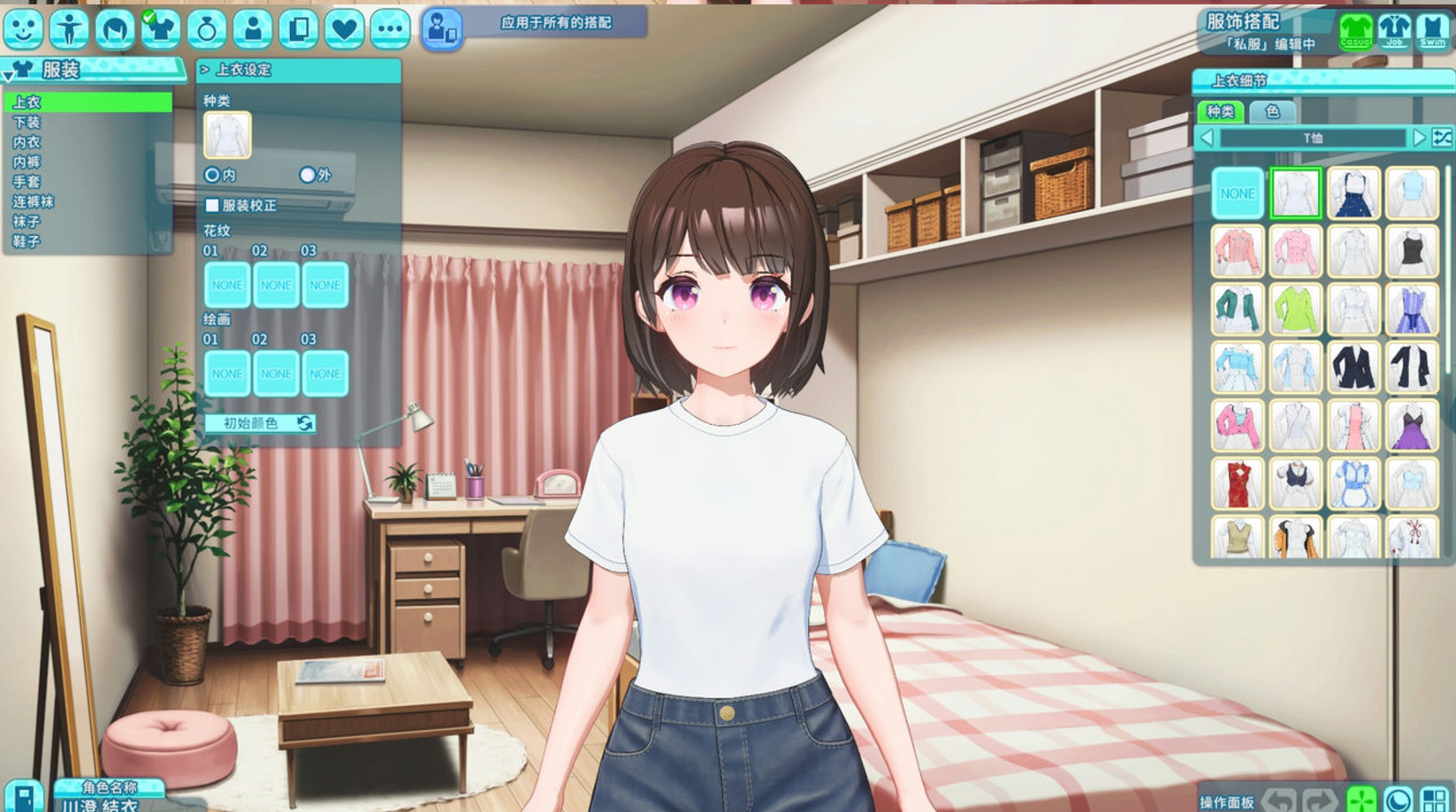Choose the NONE top option in grid
The image size is (1456, 812).
(x=1238, y=193)
